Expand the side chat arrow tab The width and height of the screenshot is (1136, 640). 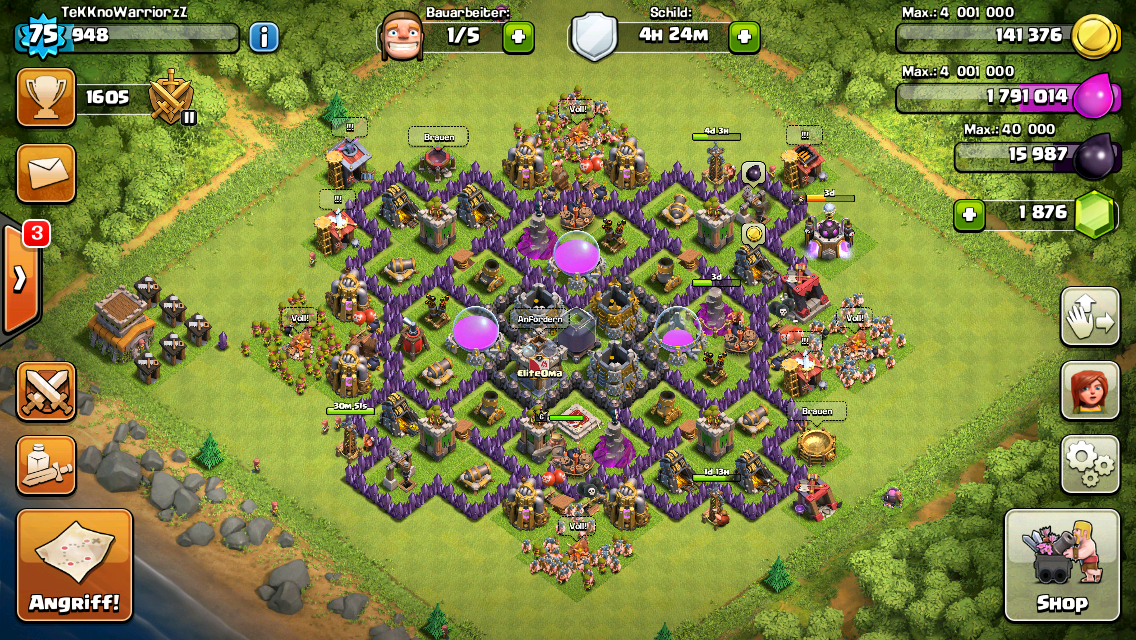[x=19, y=278]
